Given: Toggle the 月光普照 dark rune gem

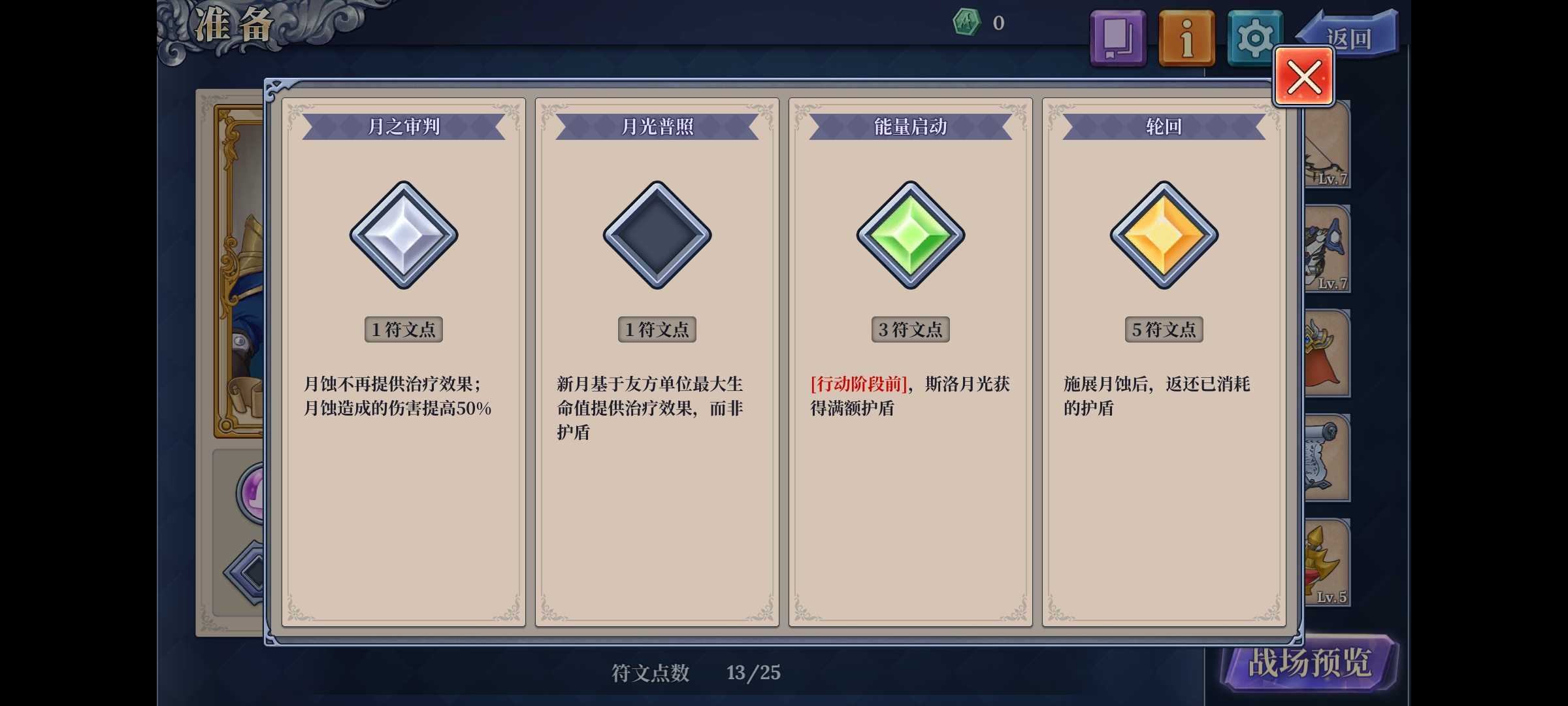Looking at the screenshot, I should 656,237.
